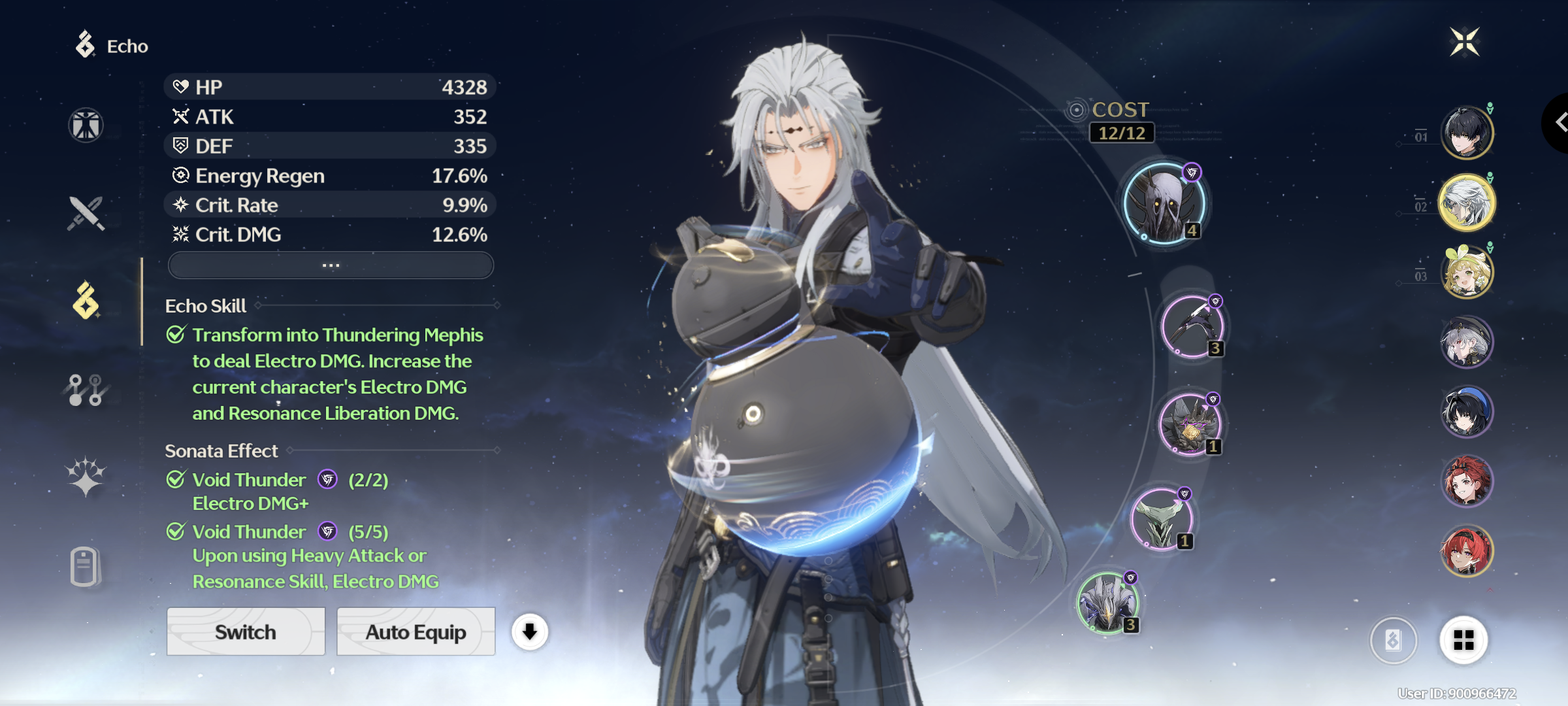The image size is (1568, 706).
Task: Tap the round down-arrow button
Action: click(x=529, y=631)
